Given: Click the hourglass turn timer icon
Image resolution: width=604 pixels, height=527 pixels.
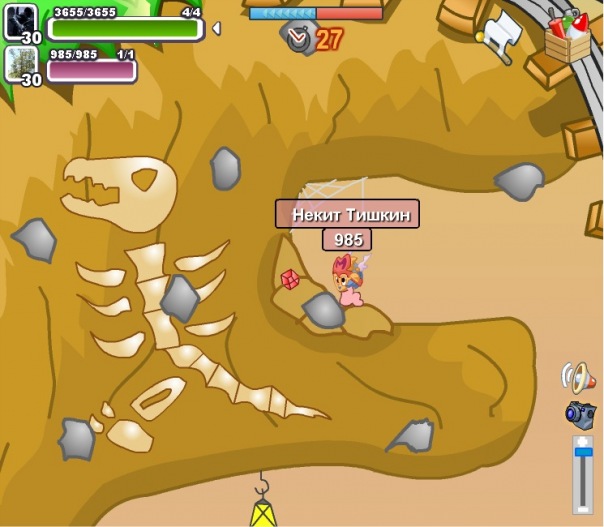Looking at the screenshot, I should click(x=298, y=39).
